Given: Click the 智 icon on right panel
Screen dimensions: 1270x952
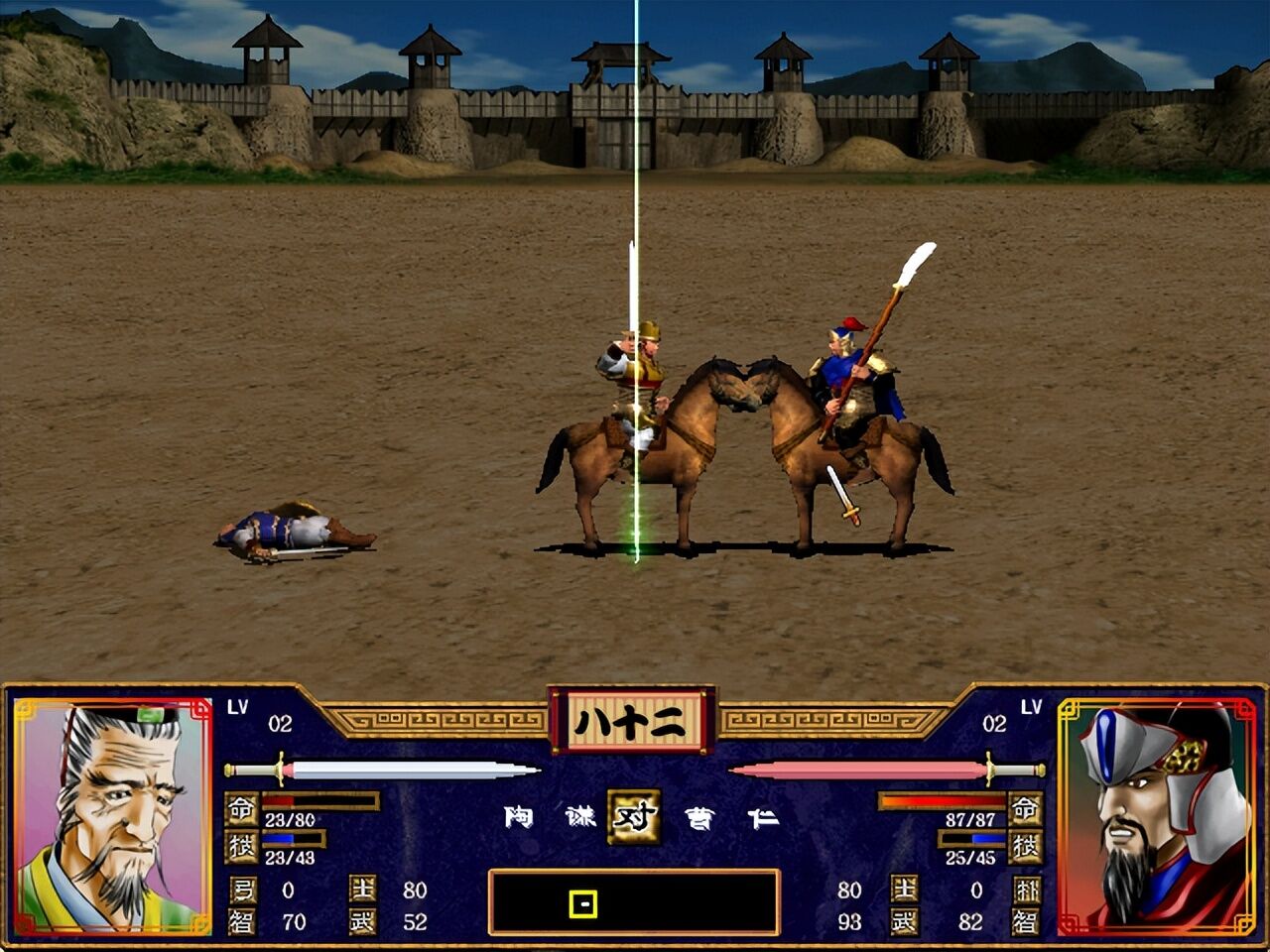Looking at the screenshot, I should (1029, 922).
